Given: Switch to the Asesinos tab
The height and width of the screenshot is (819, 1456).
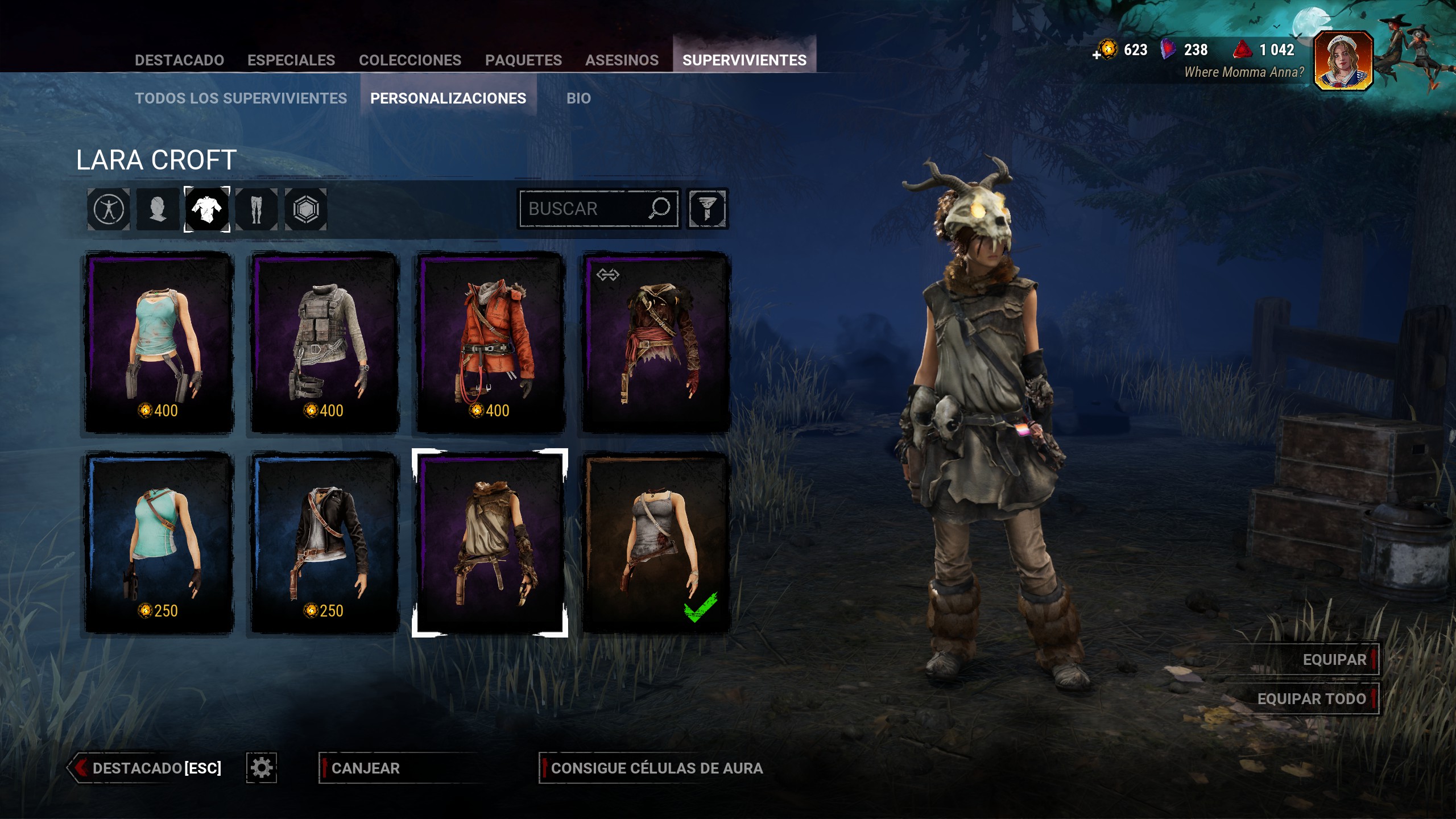Looking at the screenshot, I should (x=622, y=60).
